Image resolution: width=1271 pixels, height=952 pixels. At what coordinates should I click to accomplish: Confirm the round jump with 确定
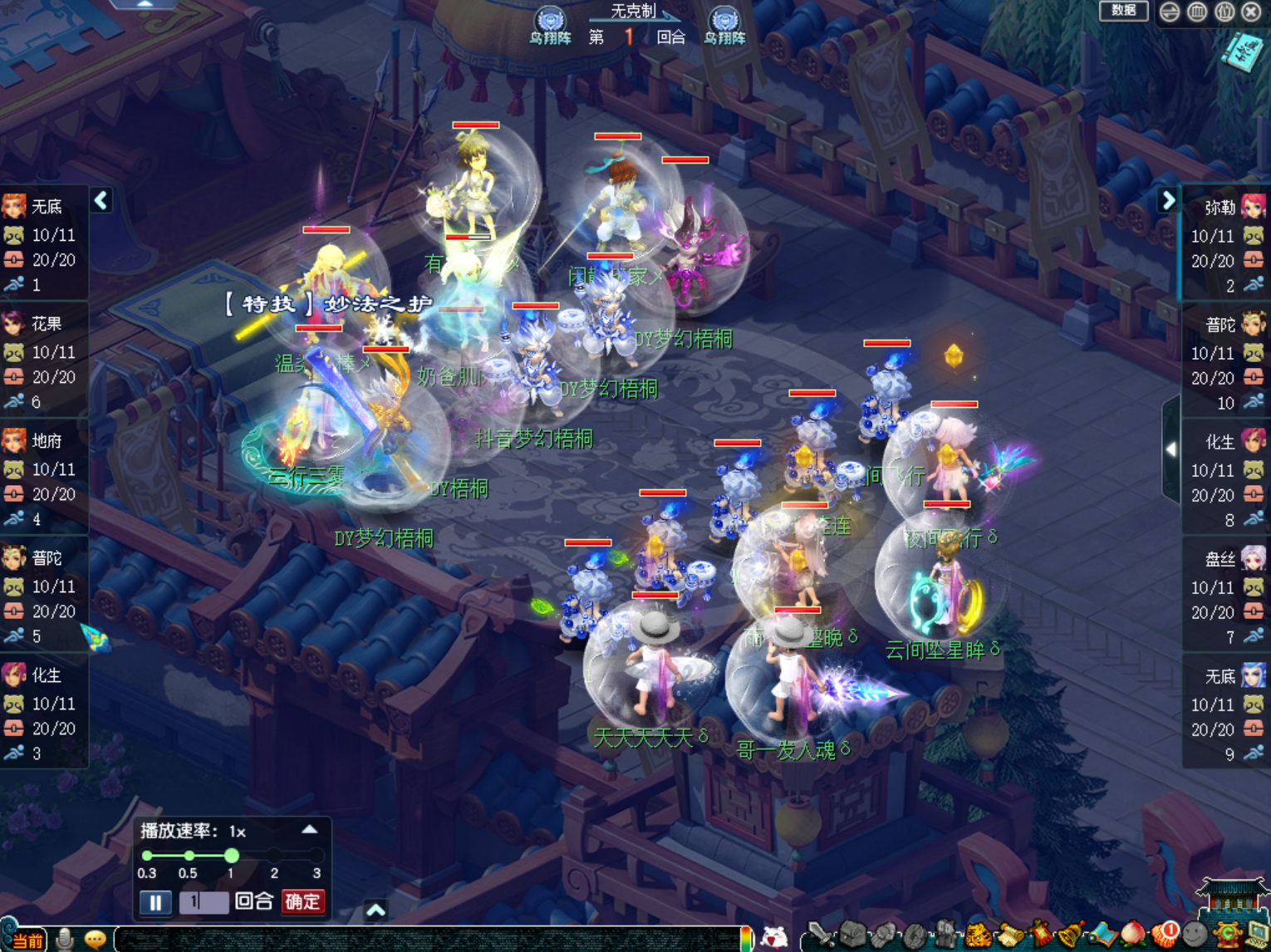tap(302, 901)
